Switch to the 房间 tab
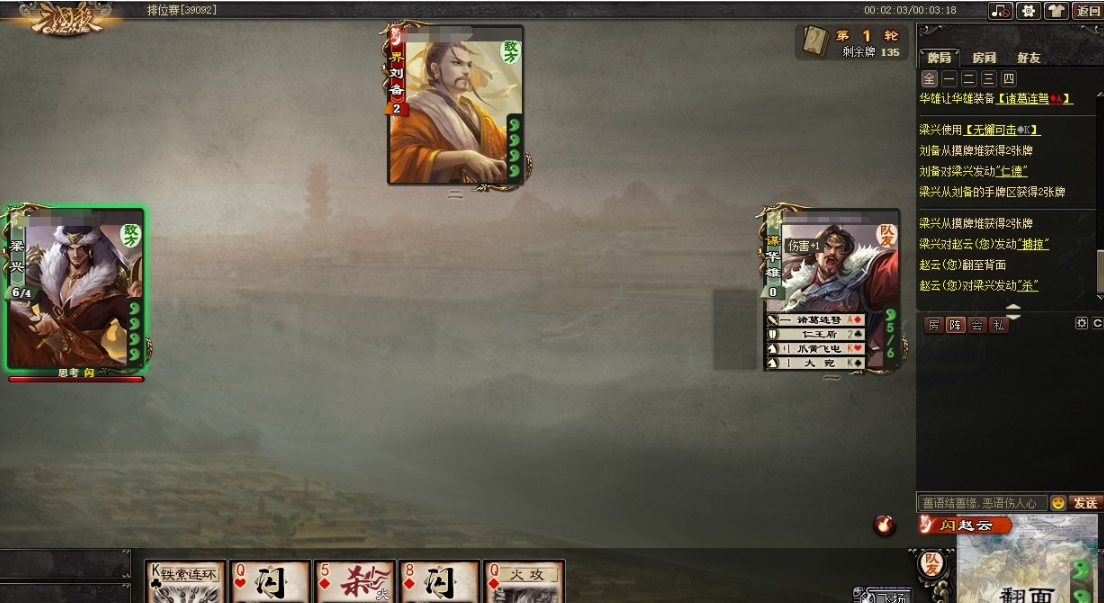 (984, 58)
